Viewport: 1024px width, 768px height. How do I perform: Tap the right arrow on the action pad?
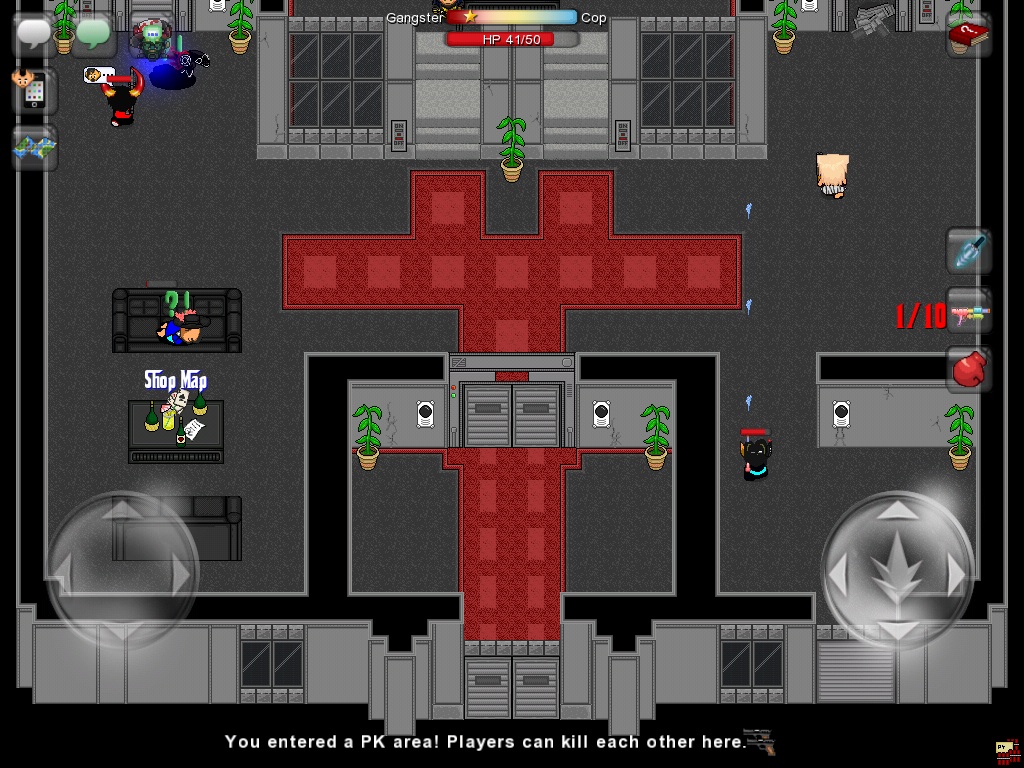coord(957,575)
